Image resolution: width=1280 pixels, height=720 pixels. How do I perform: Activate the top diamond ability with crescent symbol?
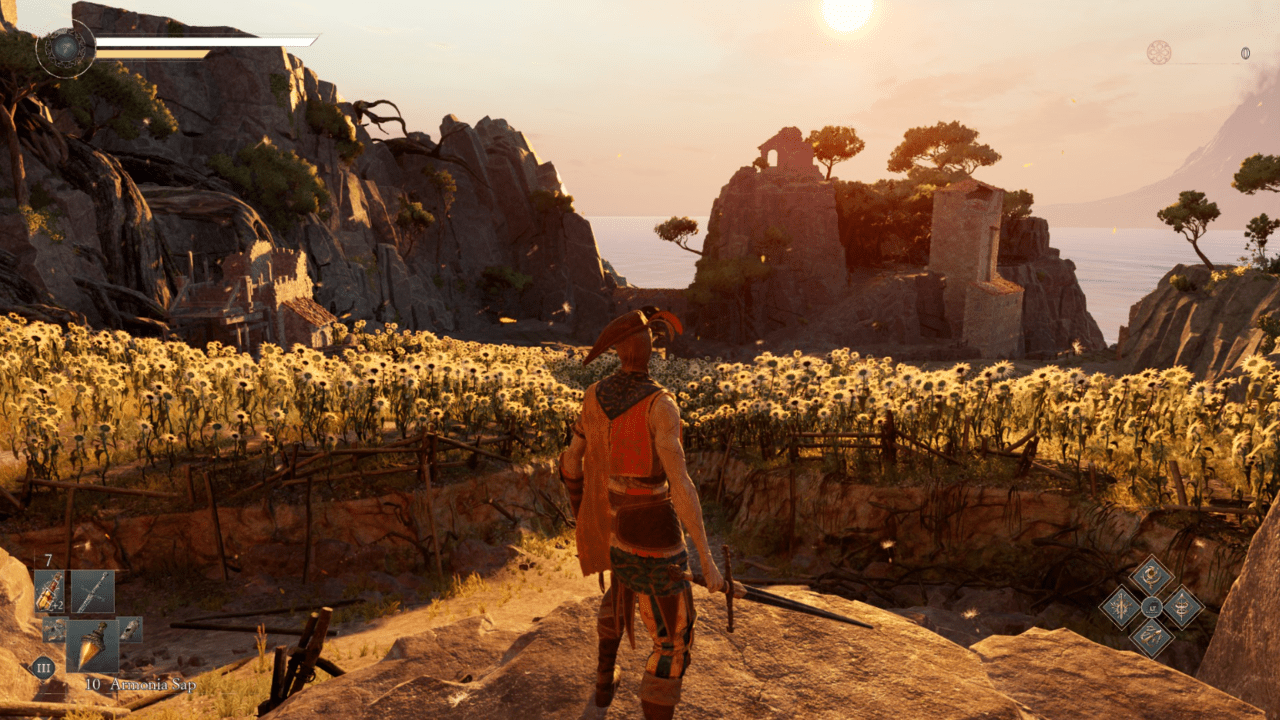[1151, 576]
